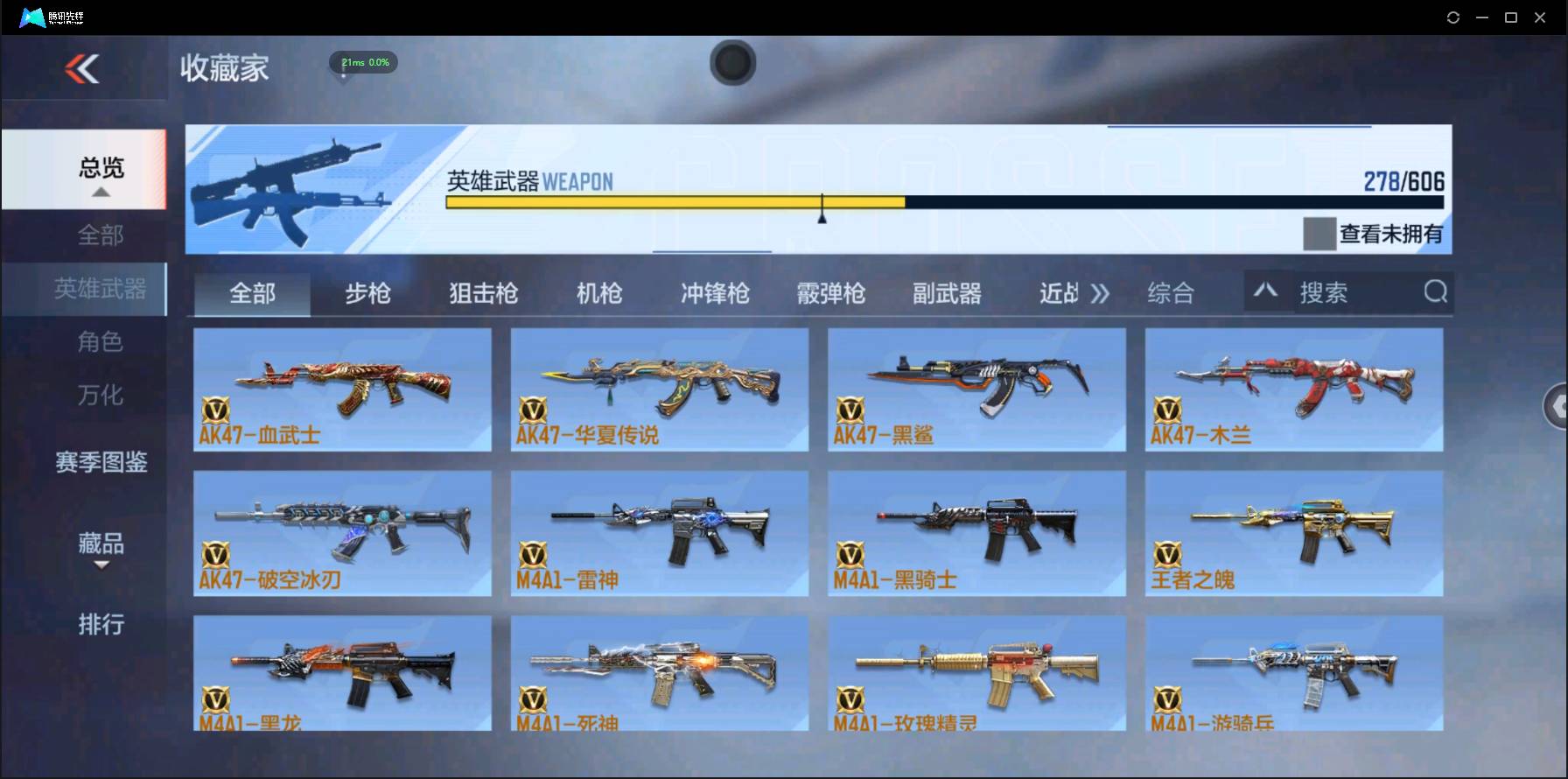Open the 霰弹枪 shotgun tab

829,294
